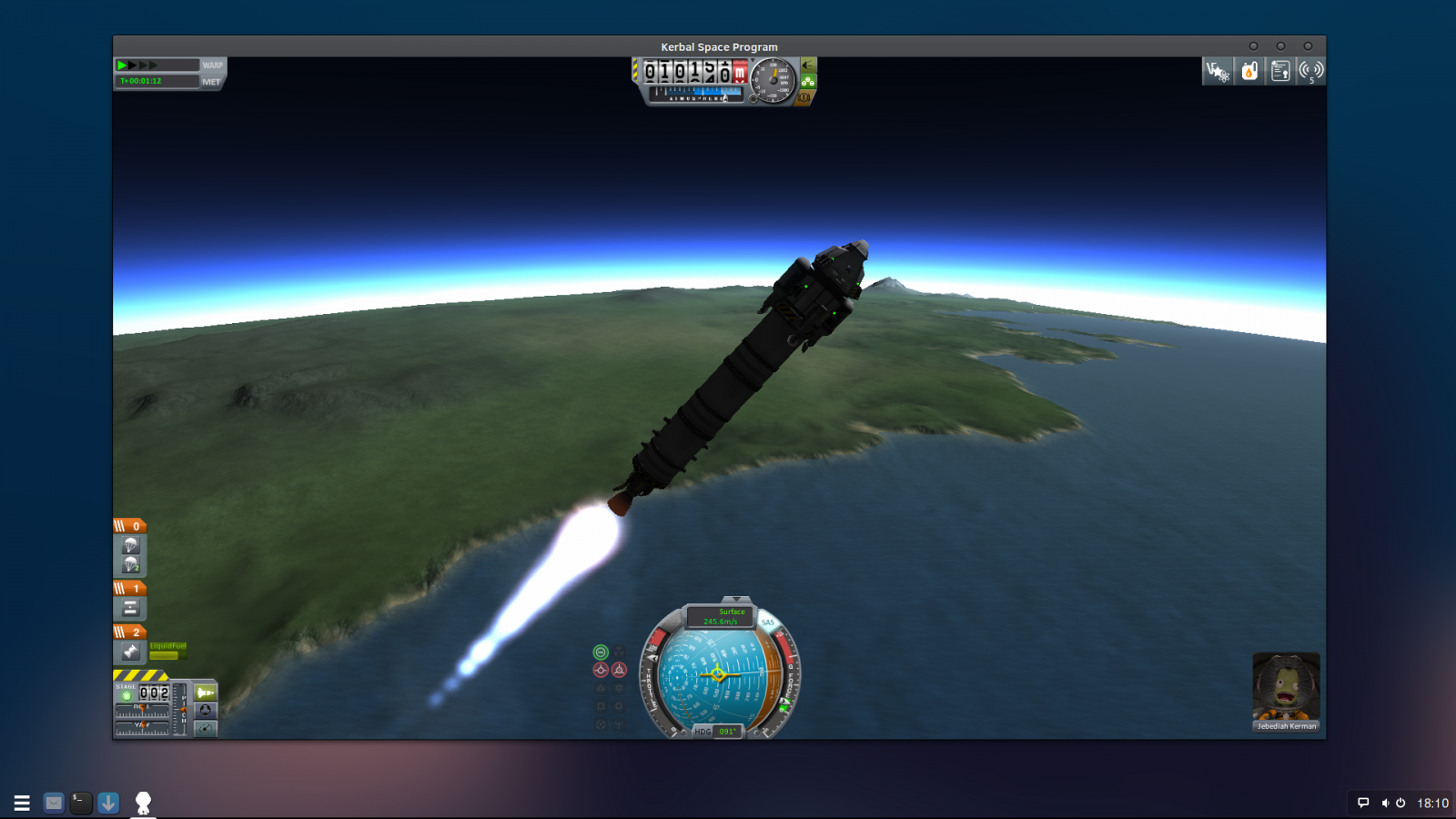Click the green play arrow in time warp
This screenshot has height=819, width=1456.
122,65
